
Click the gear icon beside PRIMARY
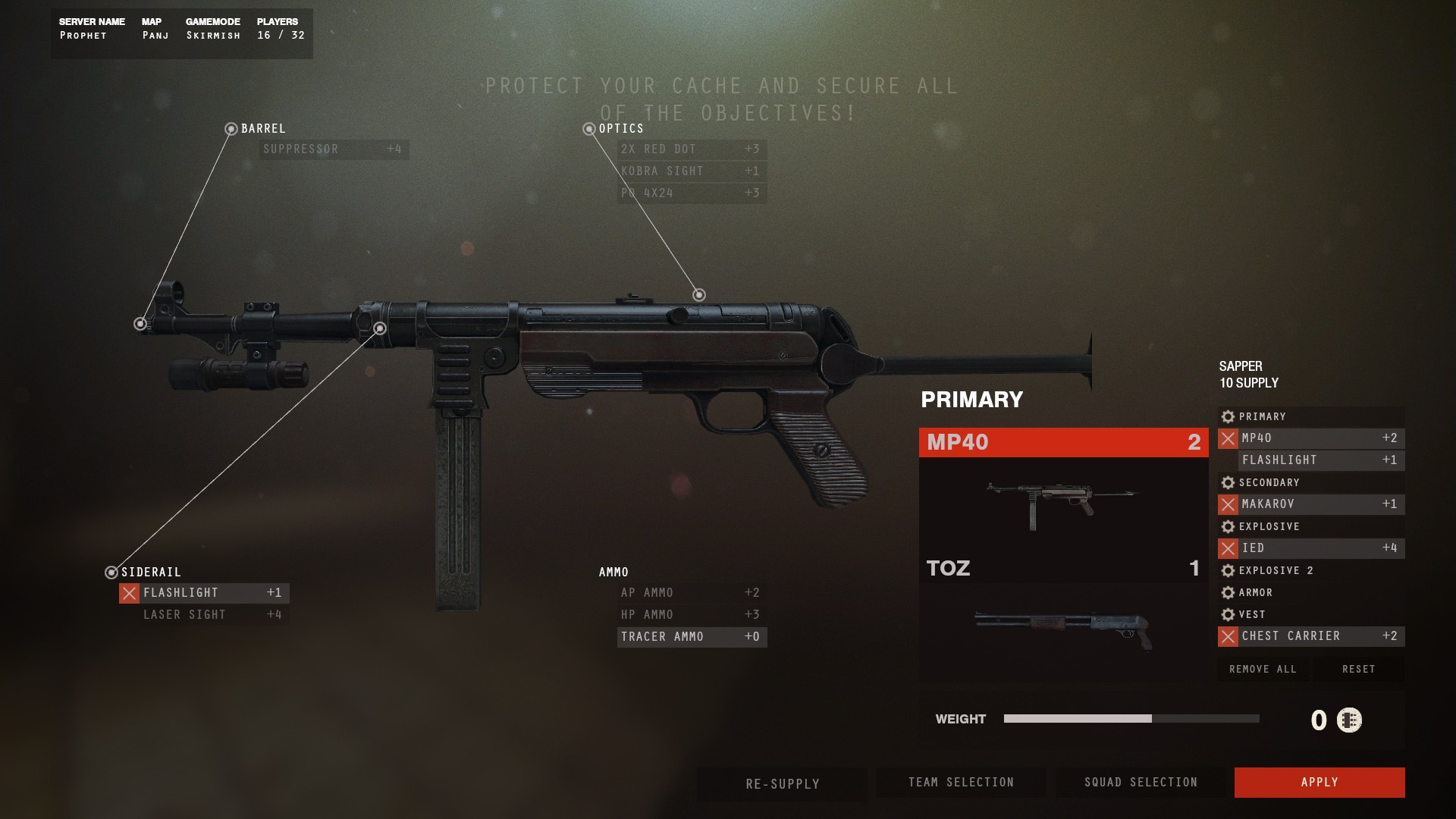[1227, 416]
